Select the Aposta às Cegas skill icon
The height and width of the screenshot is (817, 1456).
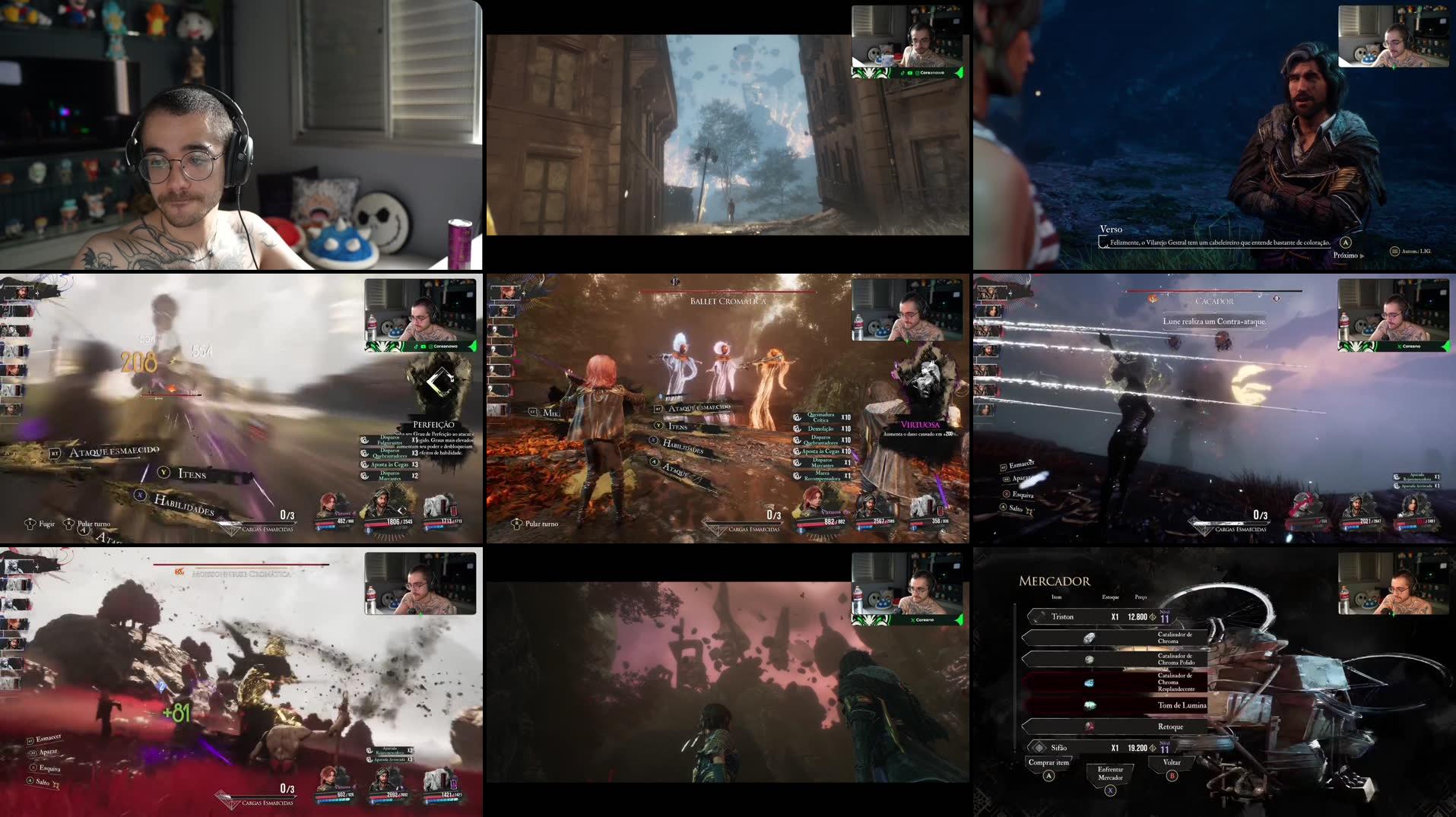797,451
